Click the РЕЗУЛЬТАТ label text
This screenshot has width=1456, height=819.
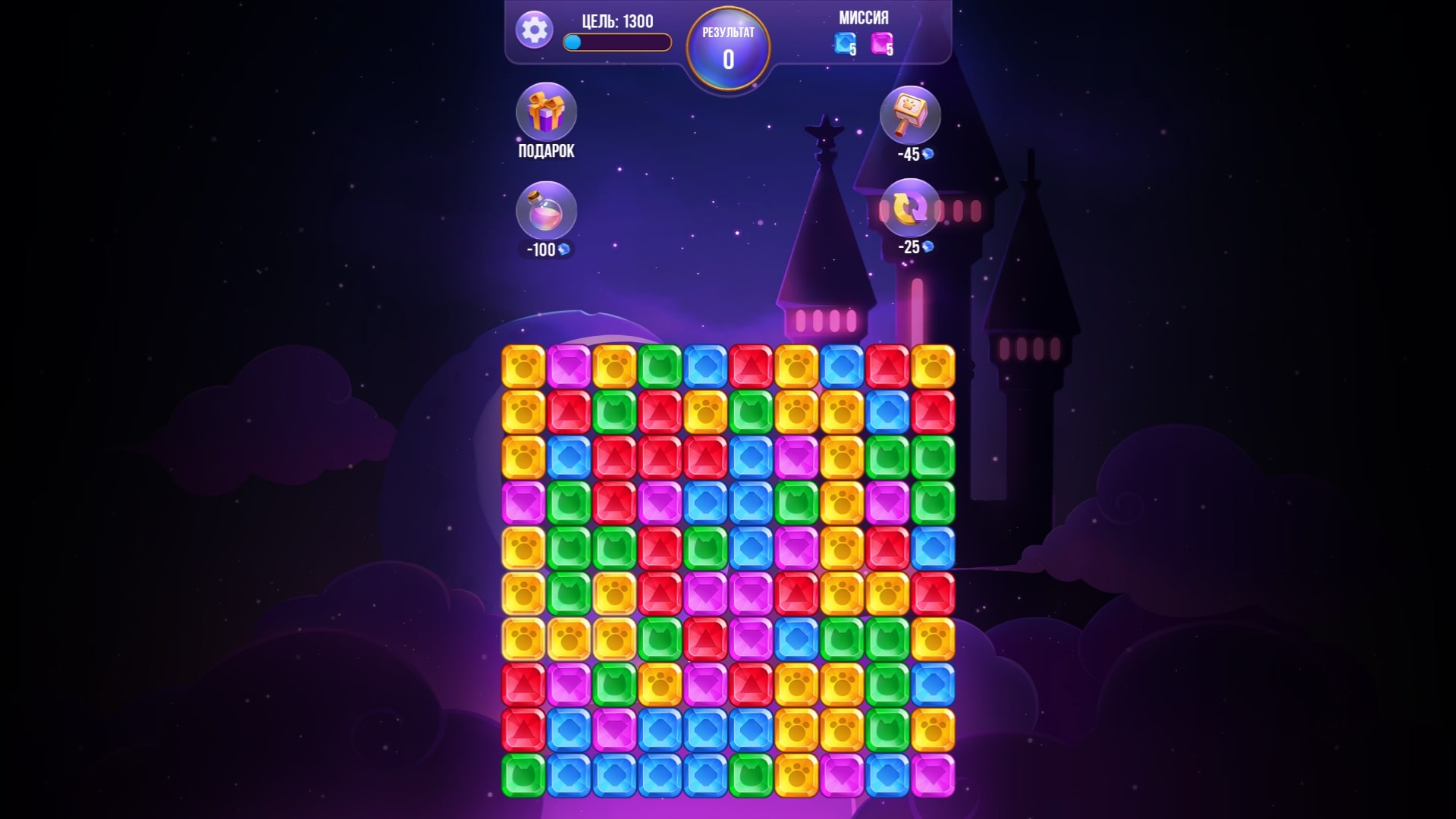[x=728, y=32]
